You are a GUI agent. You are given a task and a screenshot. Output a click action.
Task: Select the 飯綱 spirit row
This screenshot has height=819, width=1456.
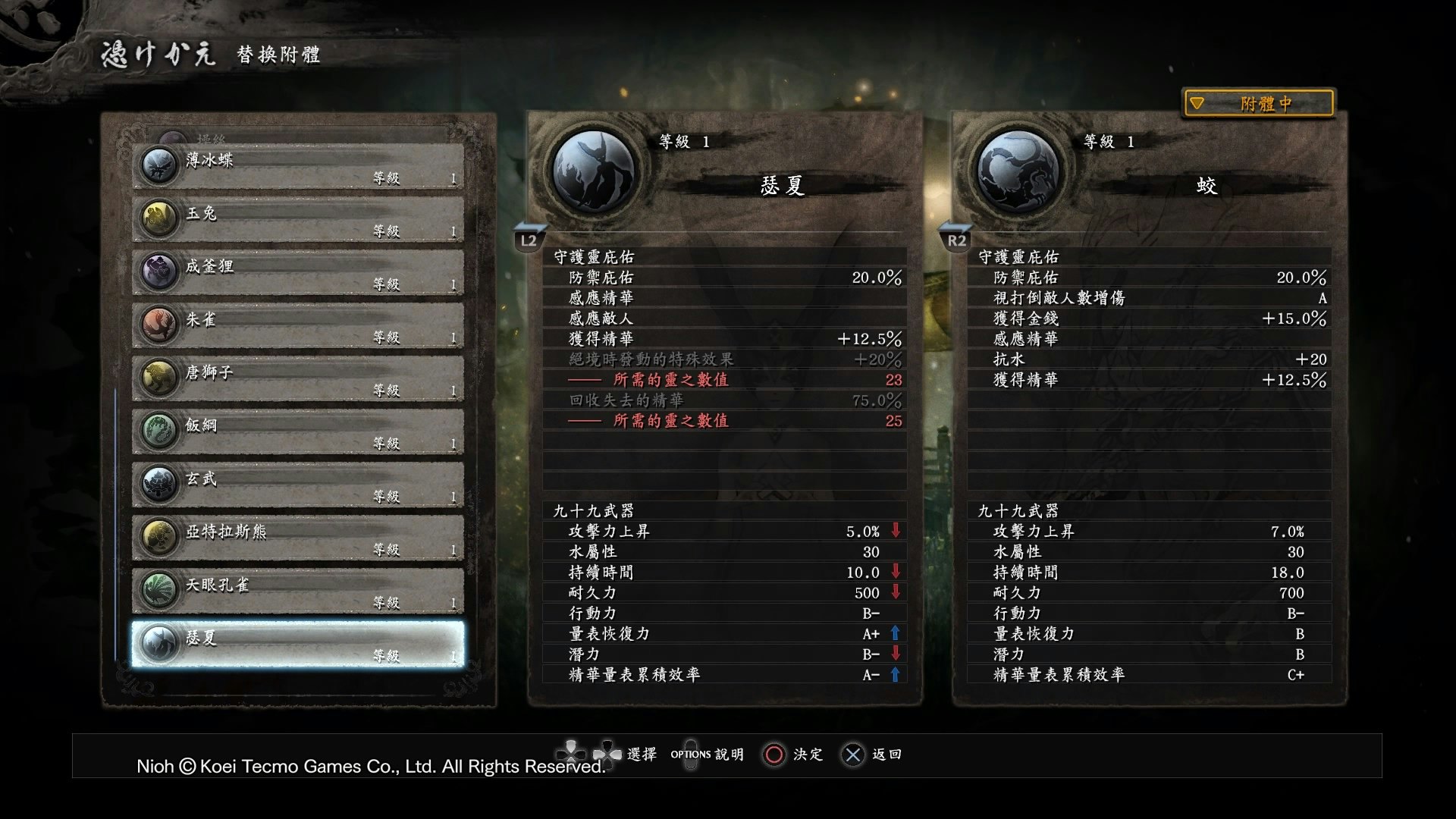pos(298,431)
